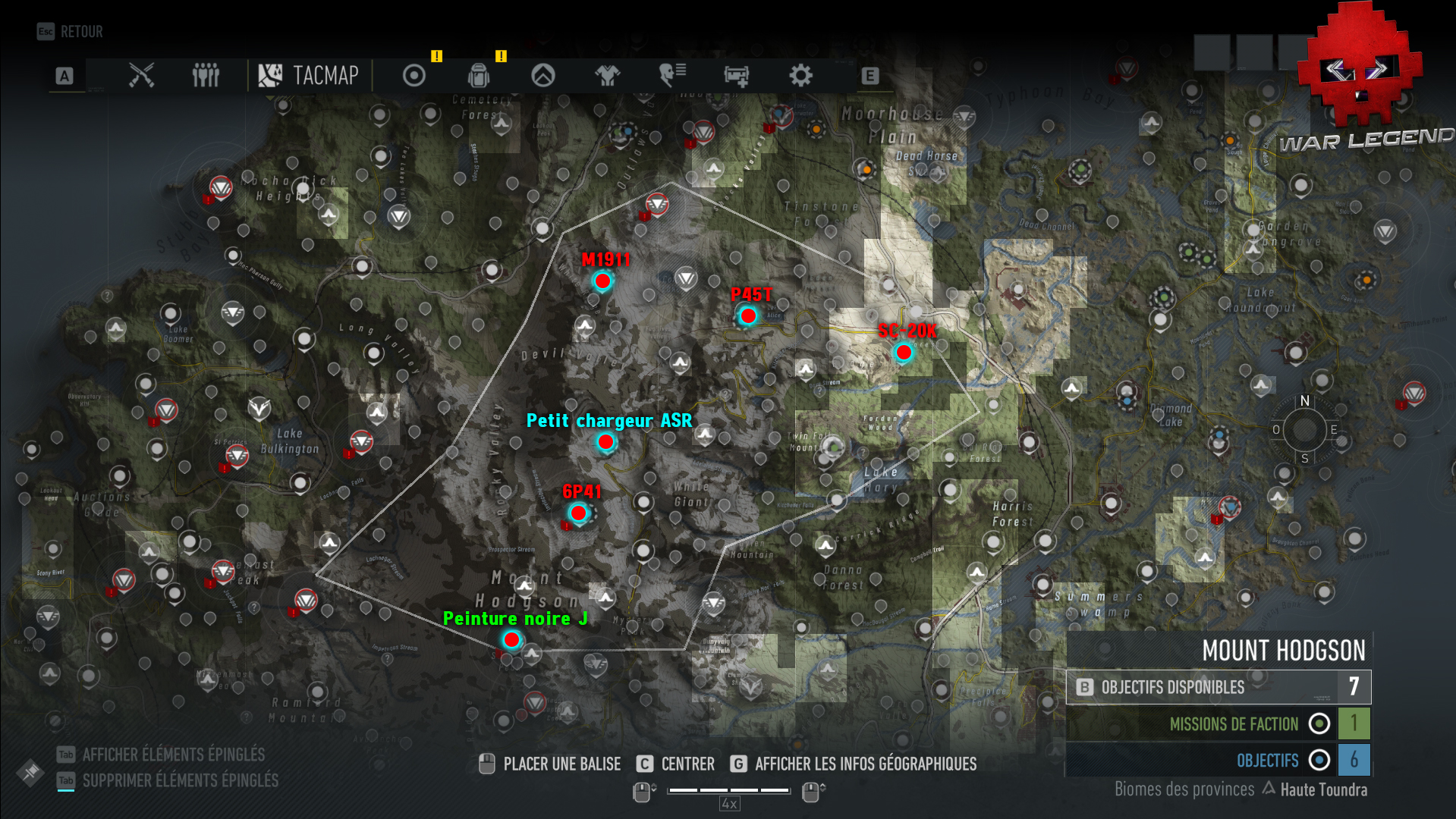Open the clothing customization icon

pos(607,76)
